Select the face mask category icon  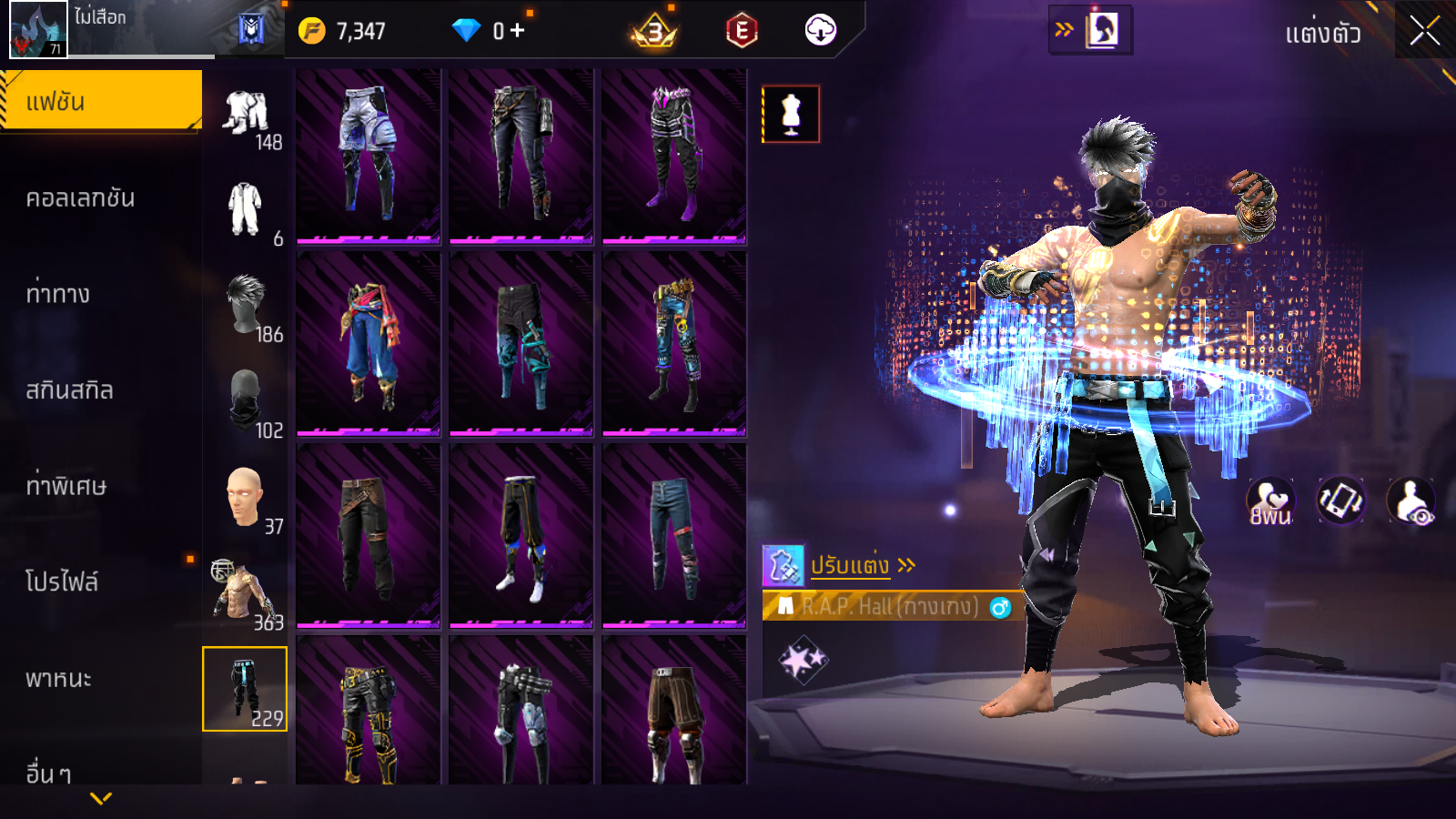tap(246, 401)
